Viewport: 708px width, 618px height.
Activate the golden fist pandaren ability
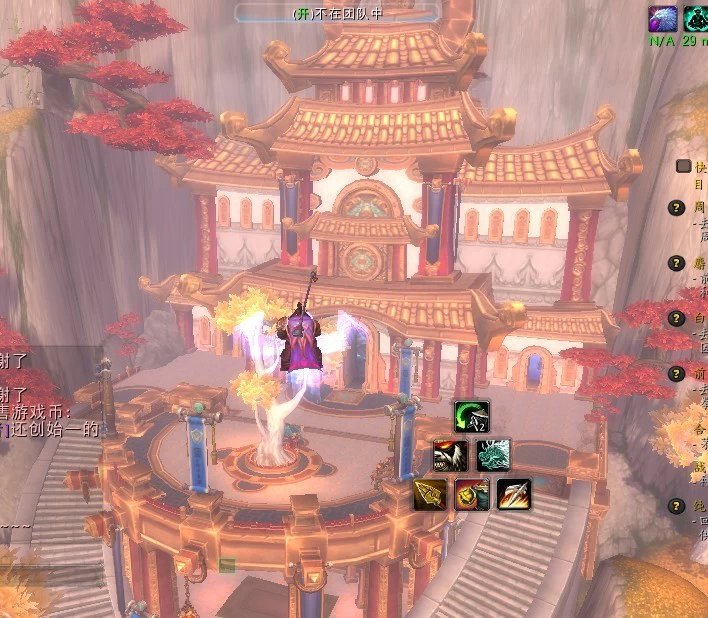[471, 495]
